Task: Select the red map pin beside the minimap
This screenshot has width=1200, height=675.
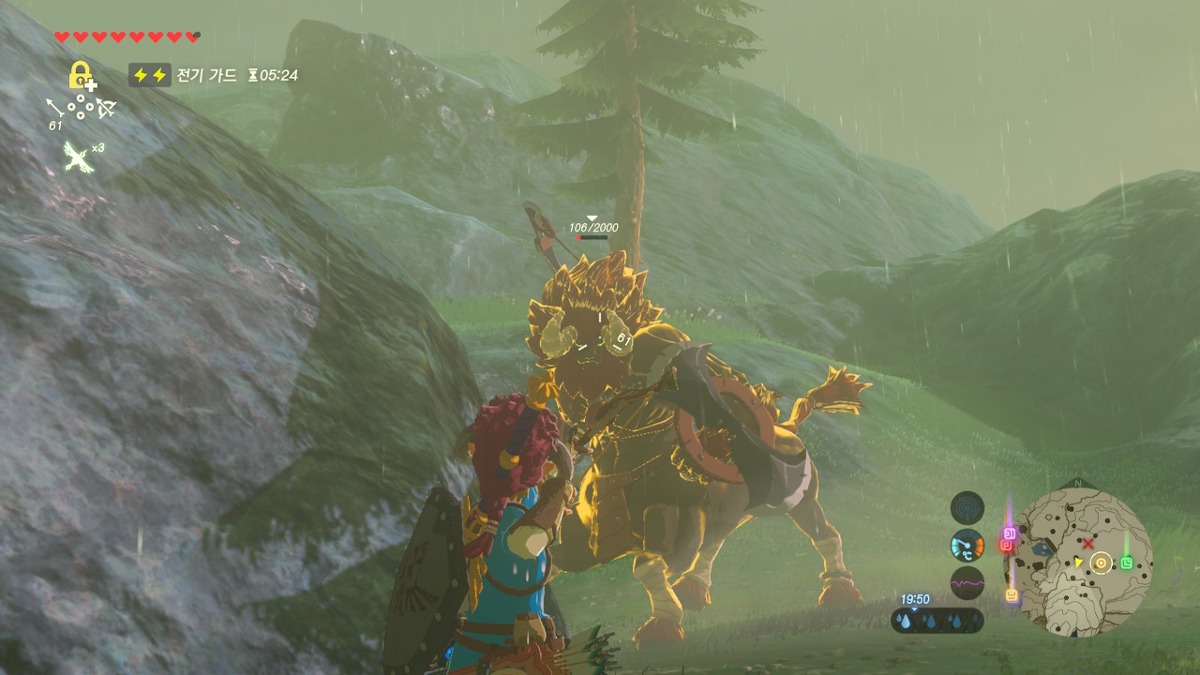Action: pyautogui.click(x=1007, y=546)
